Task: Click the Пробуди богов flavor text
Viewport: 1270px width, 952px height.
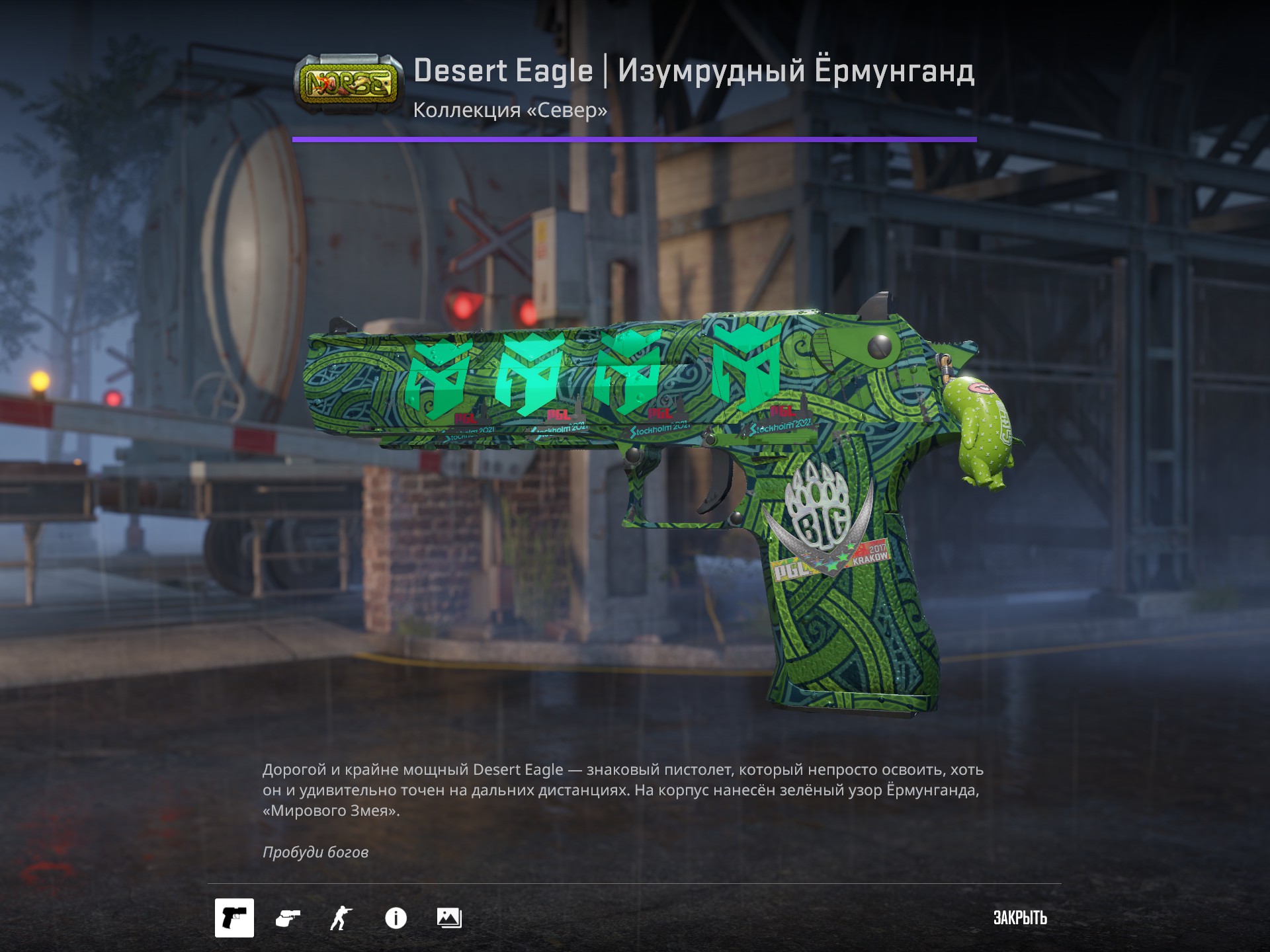Action: click(x=316, y=853)
